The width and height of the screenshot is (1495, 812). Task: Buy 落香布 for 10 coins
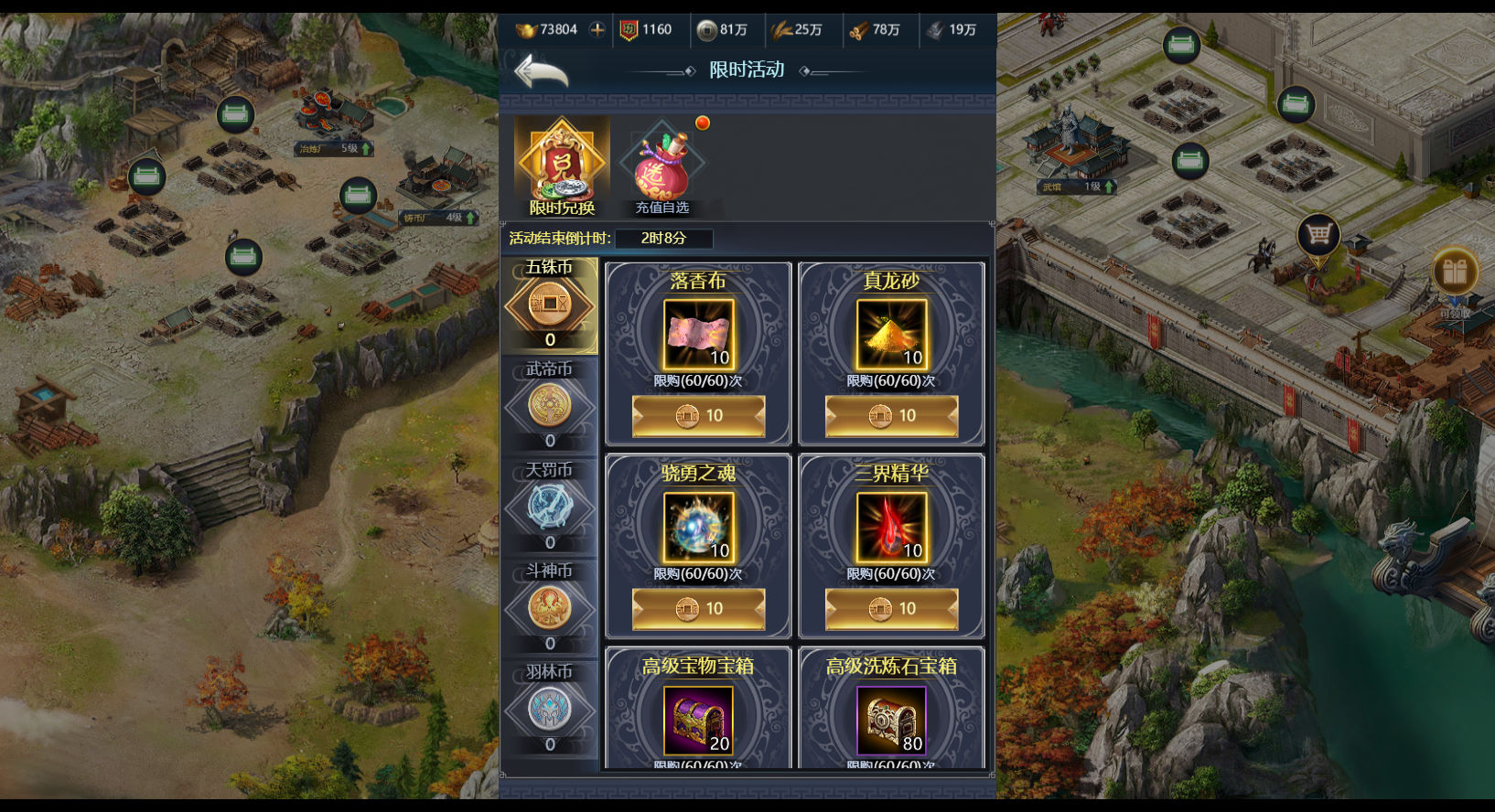[698, 416]
